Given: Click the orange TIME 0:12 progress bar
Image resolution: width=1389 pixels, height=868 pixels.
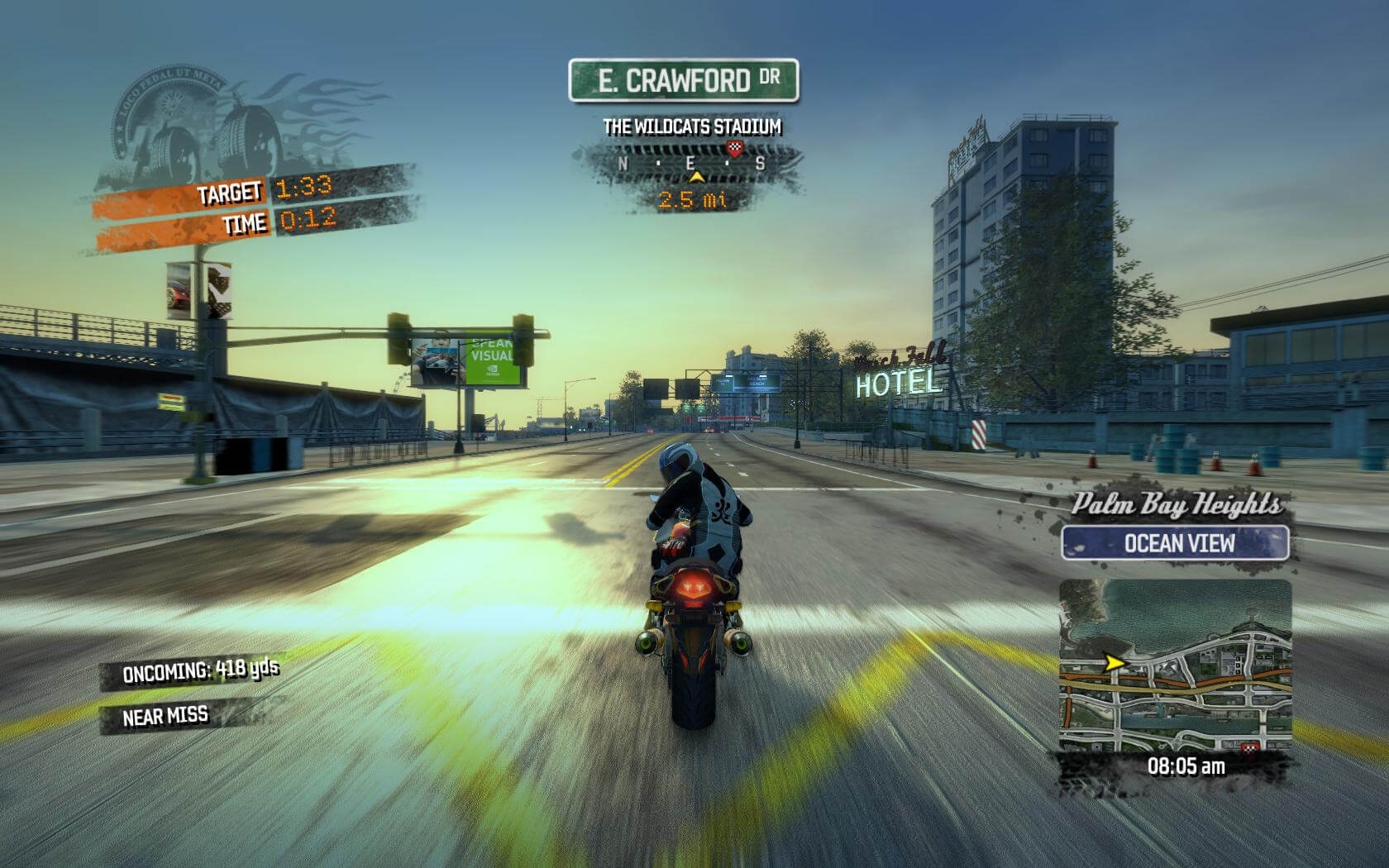Looking at the screenshot, I should 248,223.
